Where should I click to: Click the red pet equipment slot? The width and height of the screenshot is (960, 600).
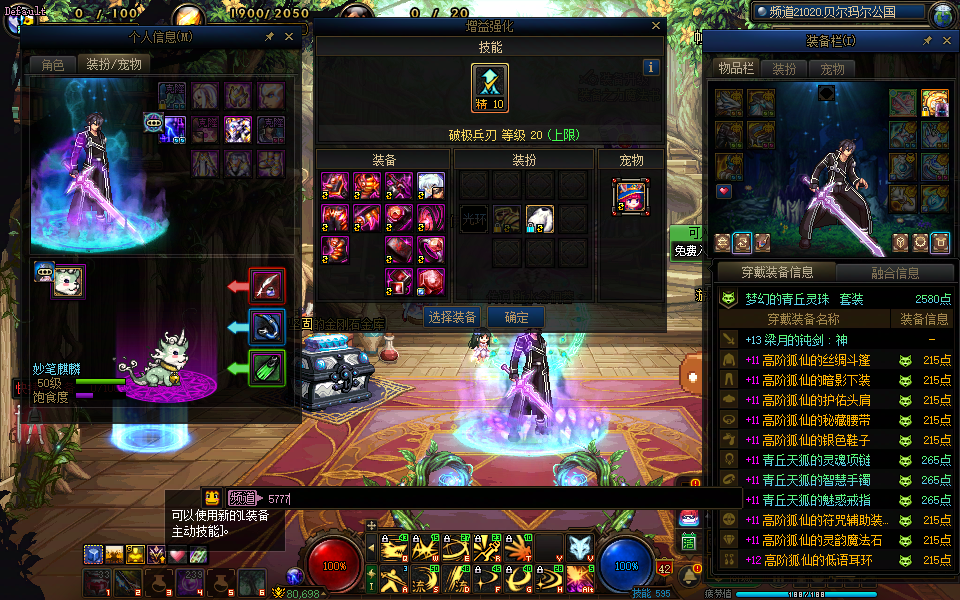coord(266,286)
